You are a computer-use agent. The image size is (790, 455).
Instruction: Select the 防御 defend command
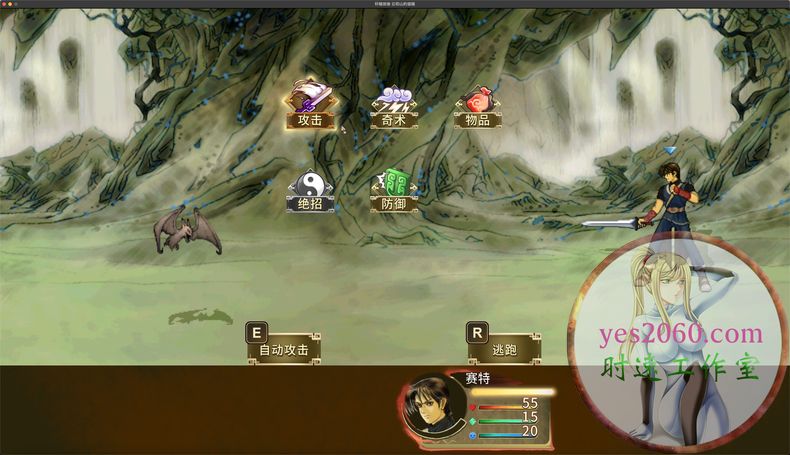[394, 192]
